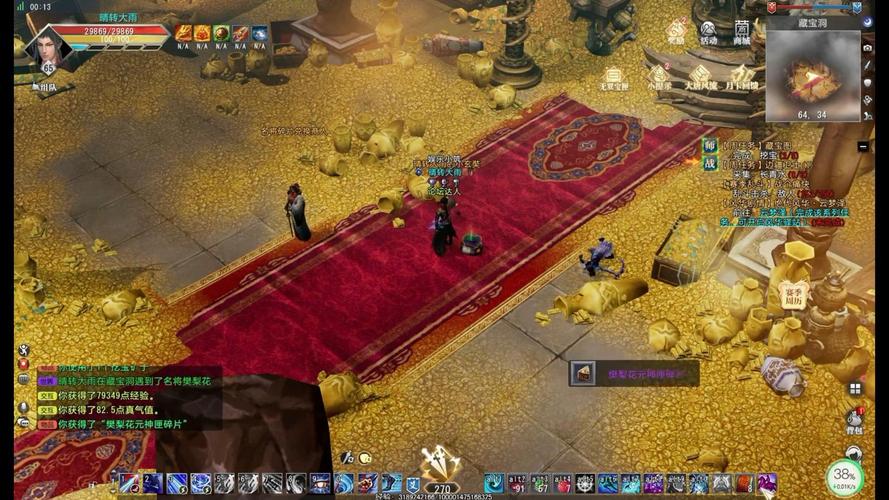
Task: Open the four-square grid menu button
Action: pyautogui.click(x=855, y=388)
